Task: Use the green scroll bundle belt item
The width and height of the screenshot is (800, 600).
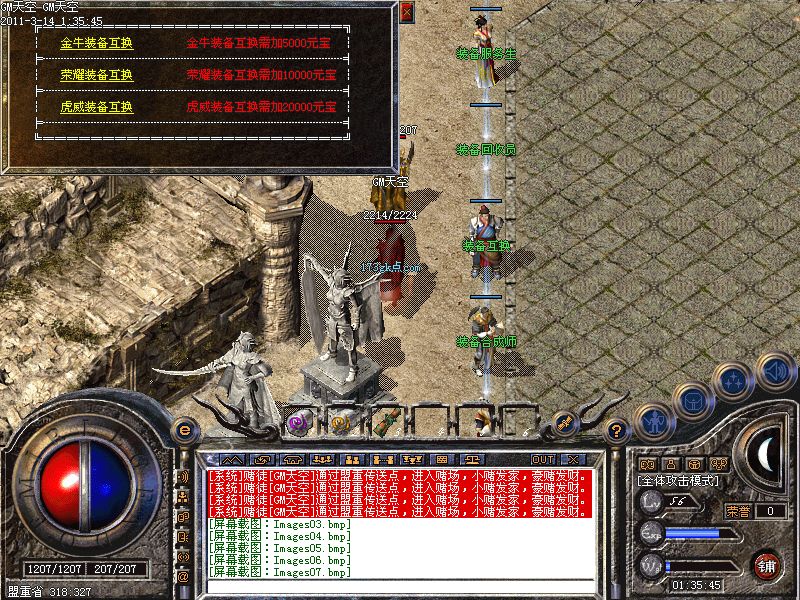Action: click(x=387, y=423)
